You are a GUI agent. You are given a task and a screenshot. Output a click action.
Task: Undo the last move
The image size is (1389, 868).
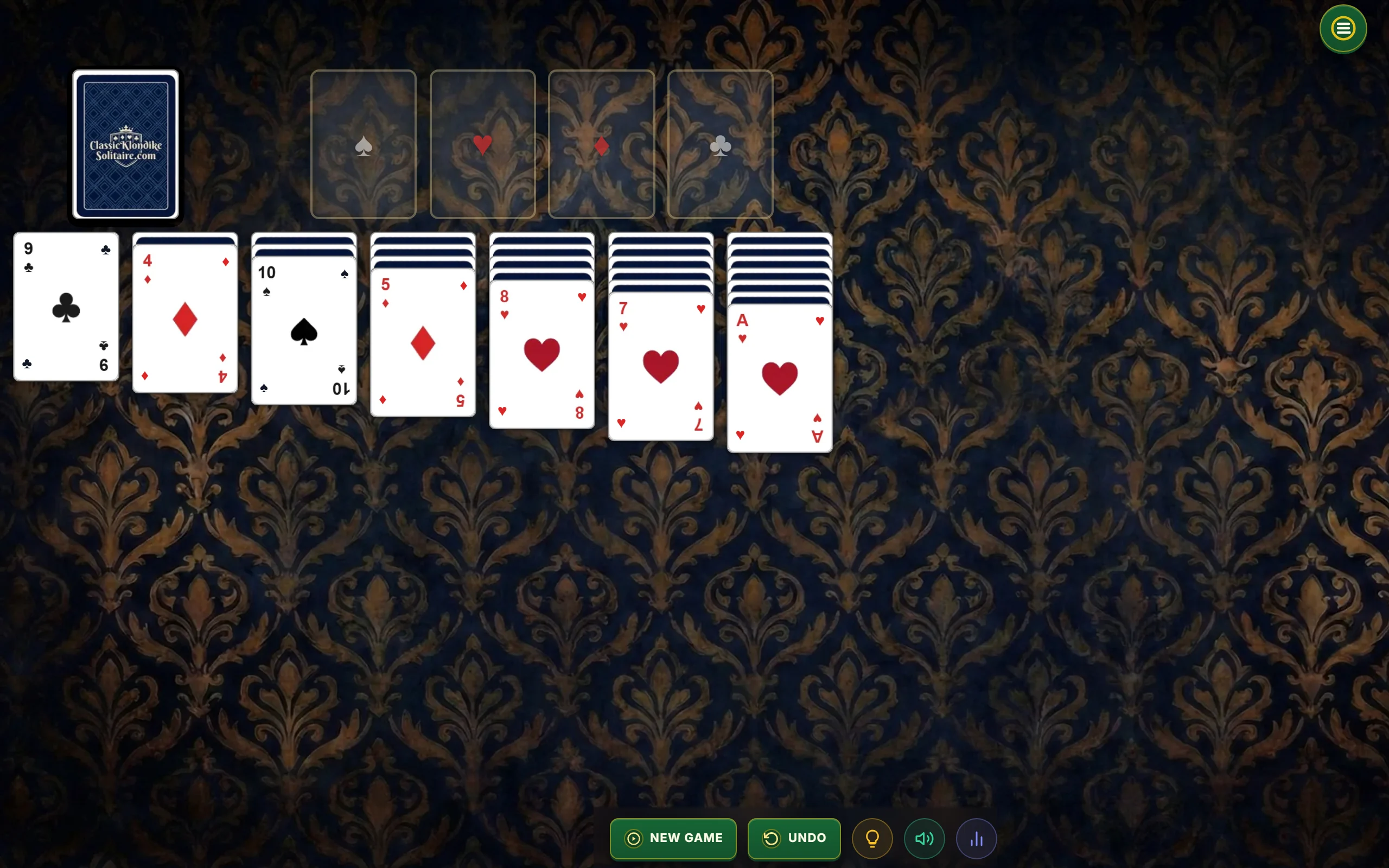794,838
